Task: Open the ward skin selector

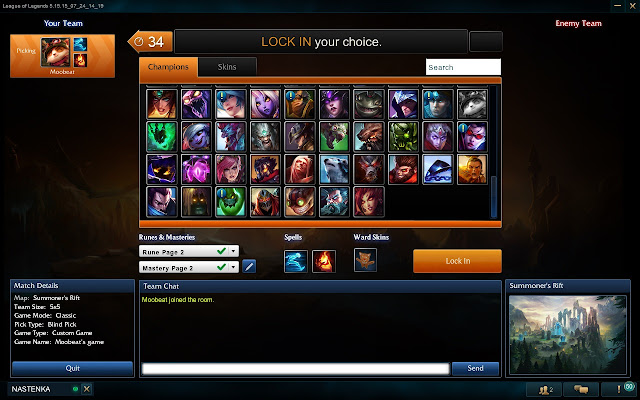Action: coord(365,261)
